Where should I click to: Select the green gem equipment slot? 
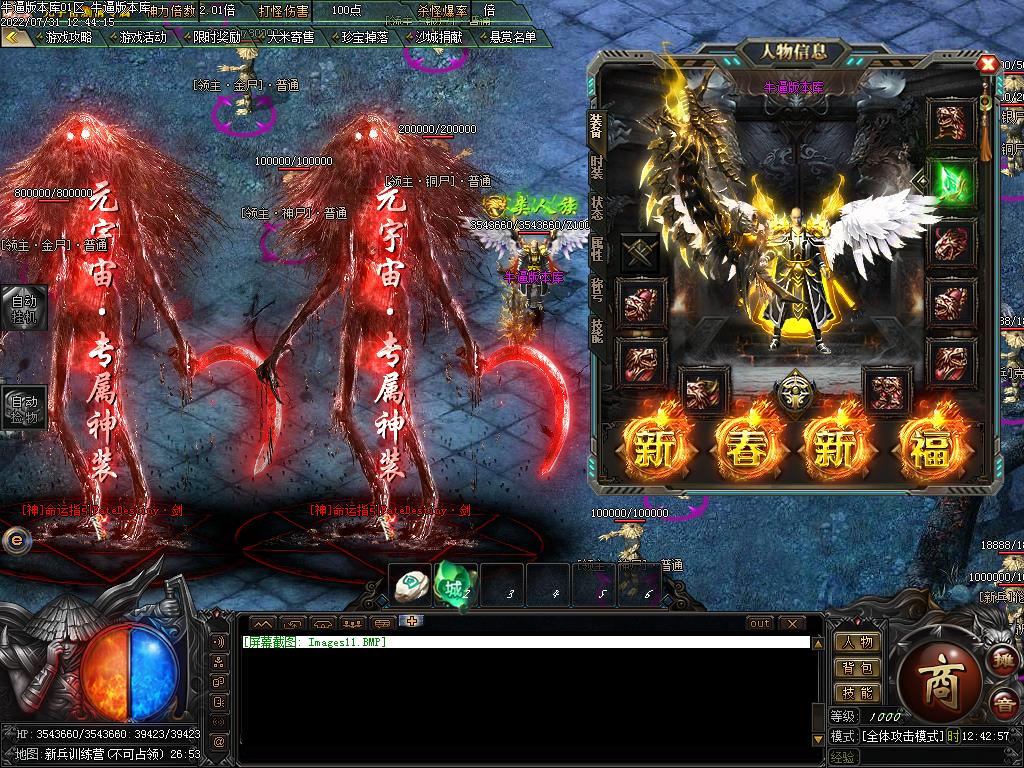[951, 181]
